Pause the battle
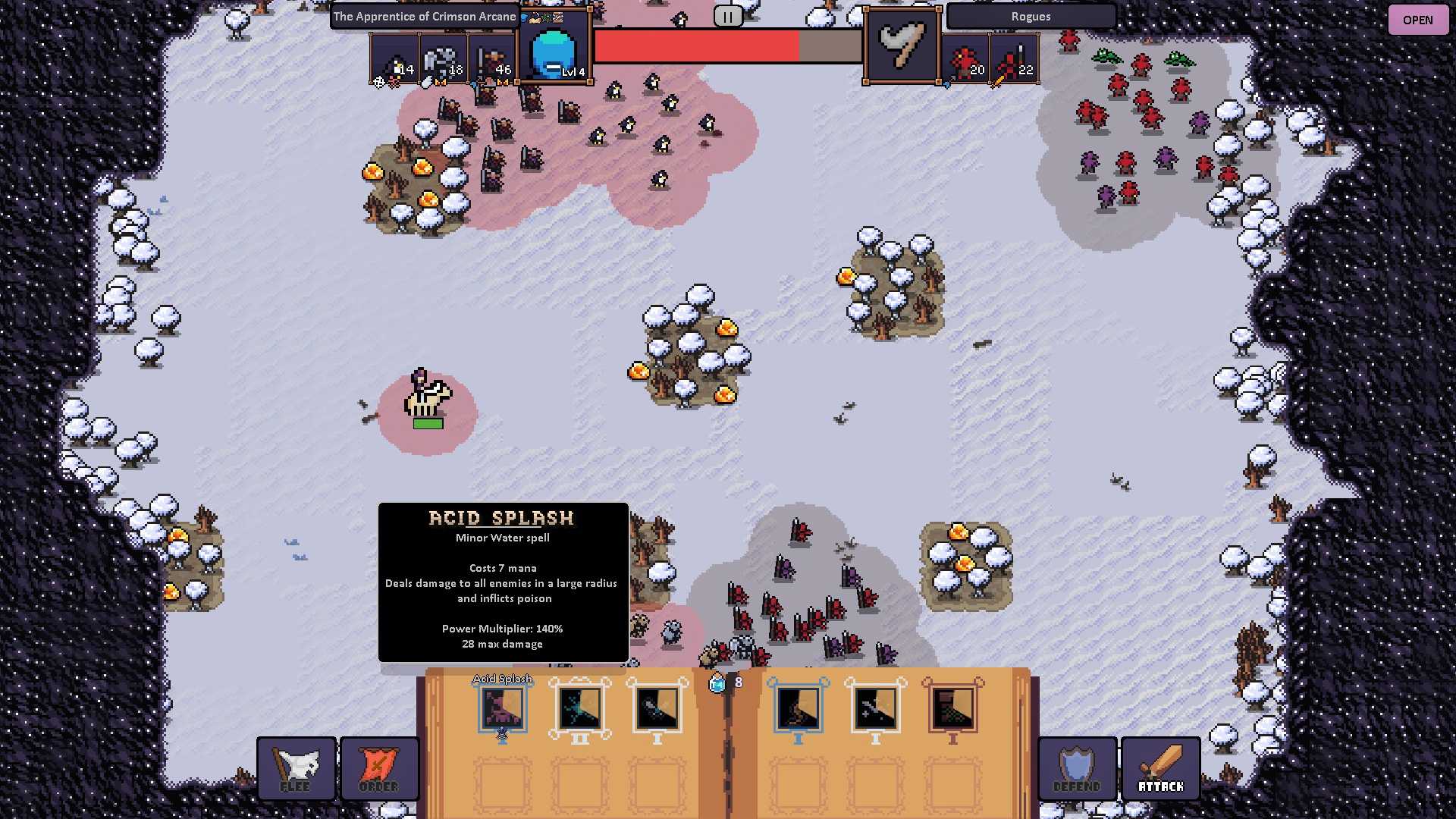 point(727,17)
